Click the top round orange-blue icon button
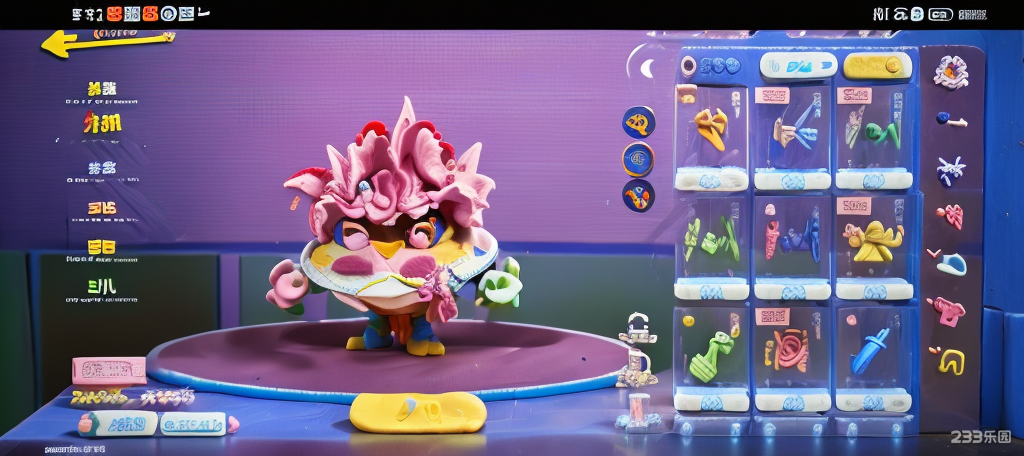The image size is (1024, 456). [639, 123]
